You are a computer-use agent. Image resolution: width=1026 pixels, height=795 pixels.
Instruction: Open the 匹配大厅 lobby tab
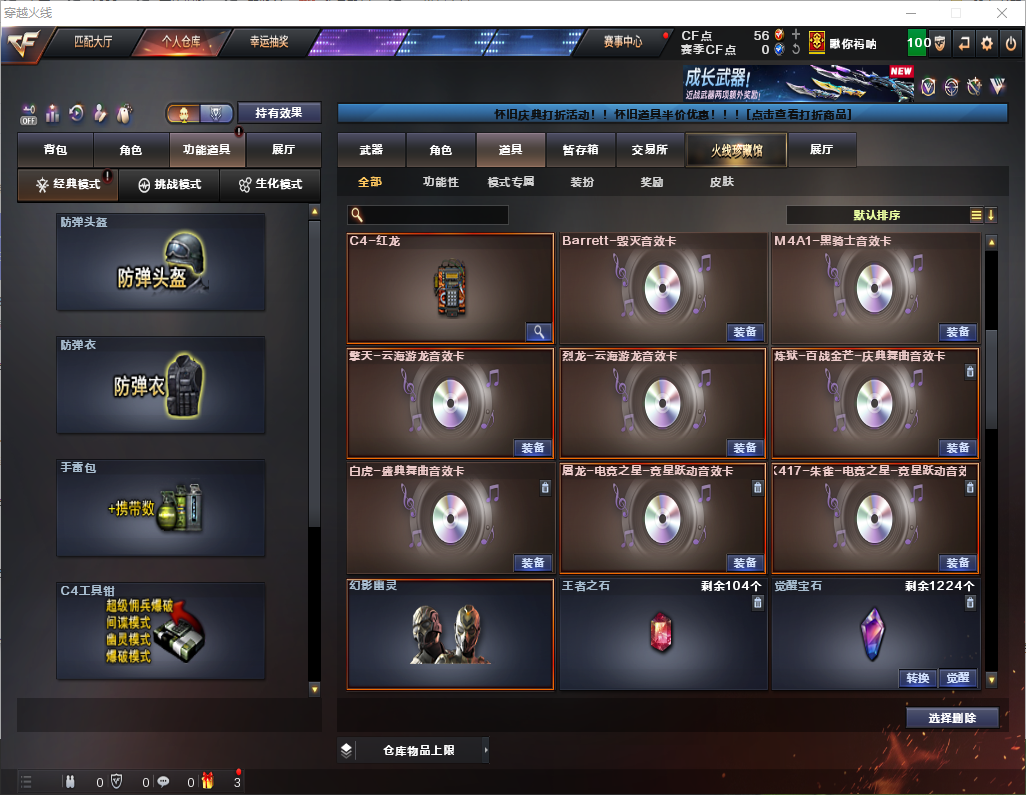pos(95,42)
